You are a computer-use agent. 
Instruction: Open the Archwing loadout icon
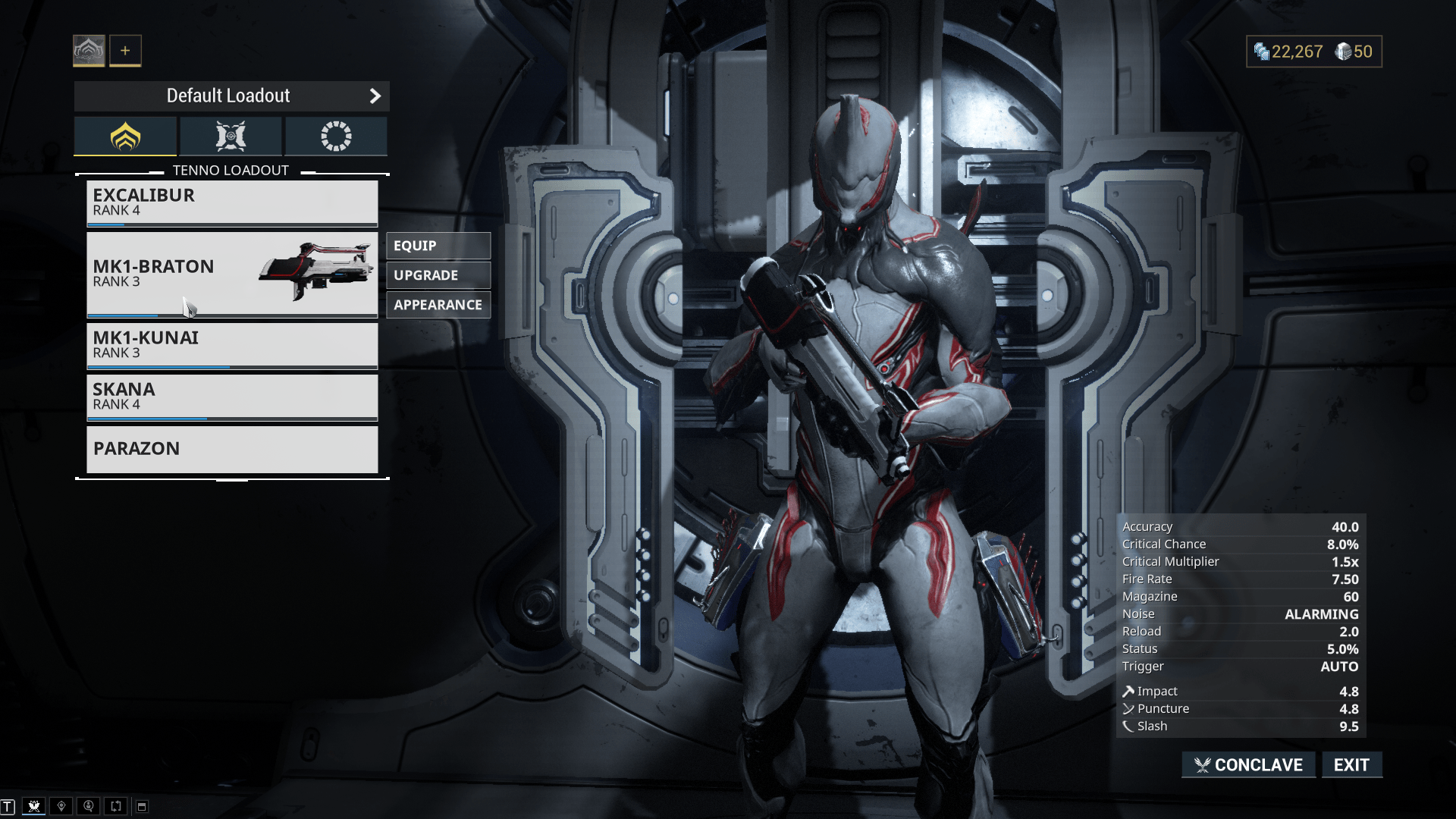229,136
